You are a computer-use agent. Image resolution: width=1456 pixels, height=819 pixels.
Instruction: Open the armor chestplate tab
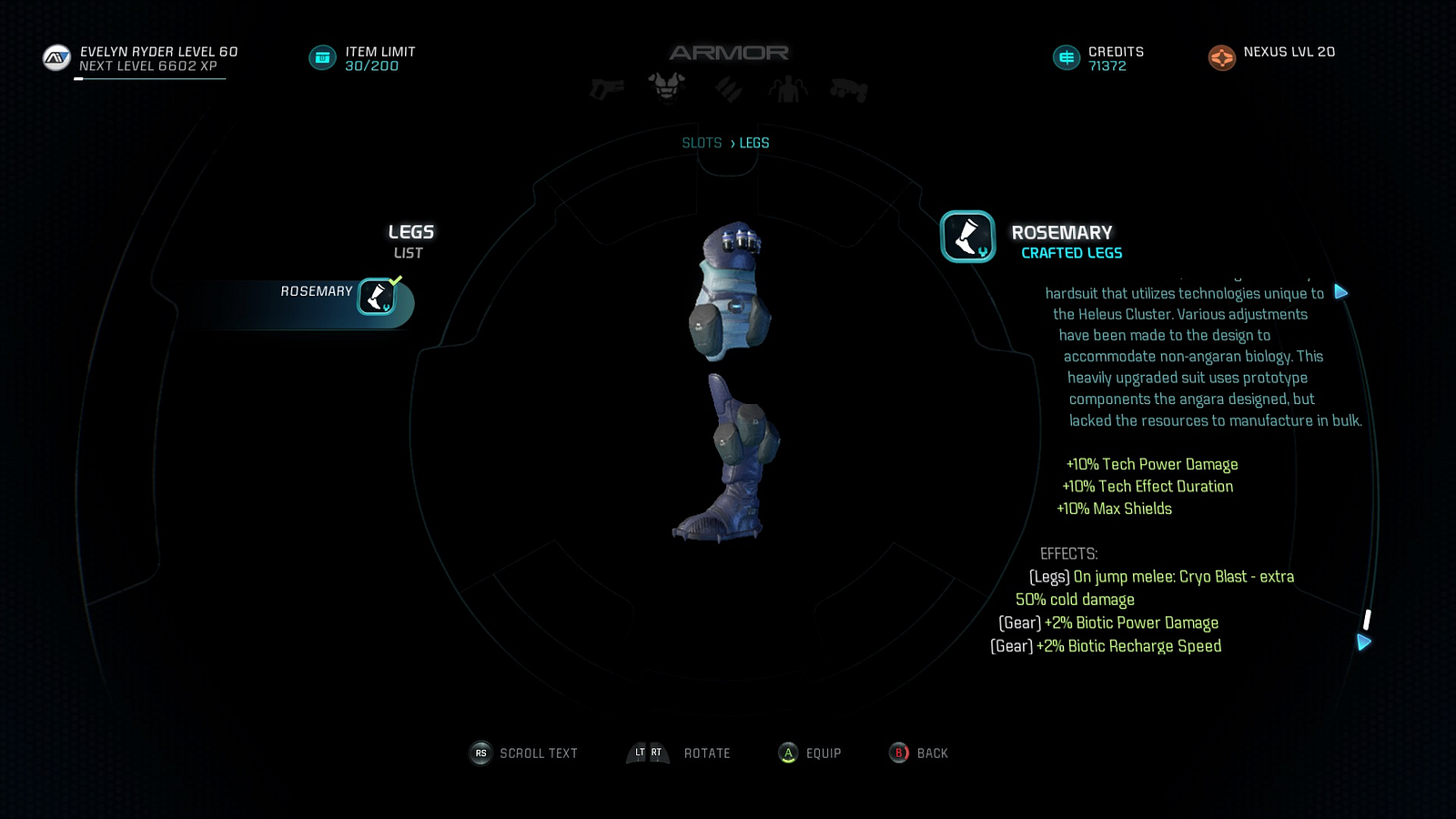tap(666, 87)
